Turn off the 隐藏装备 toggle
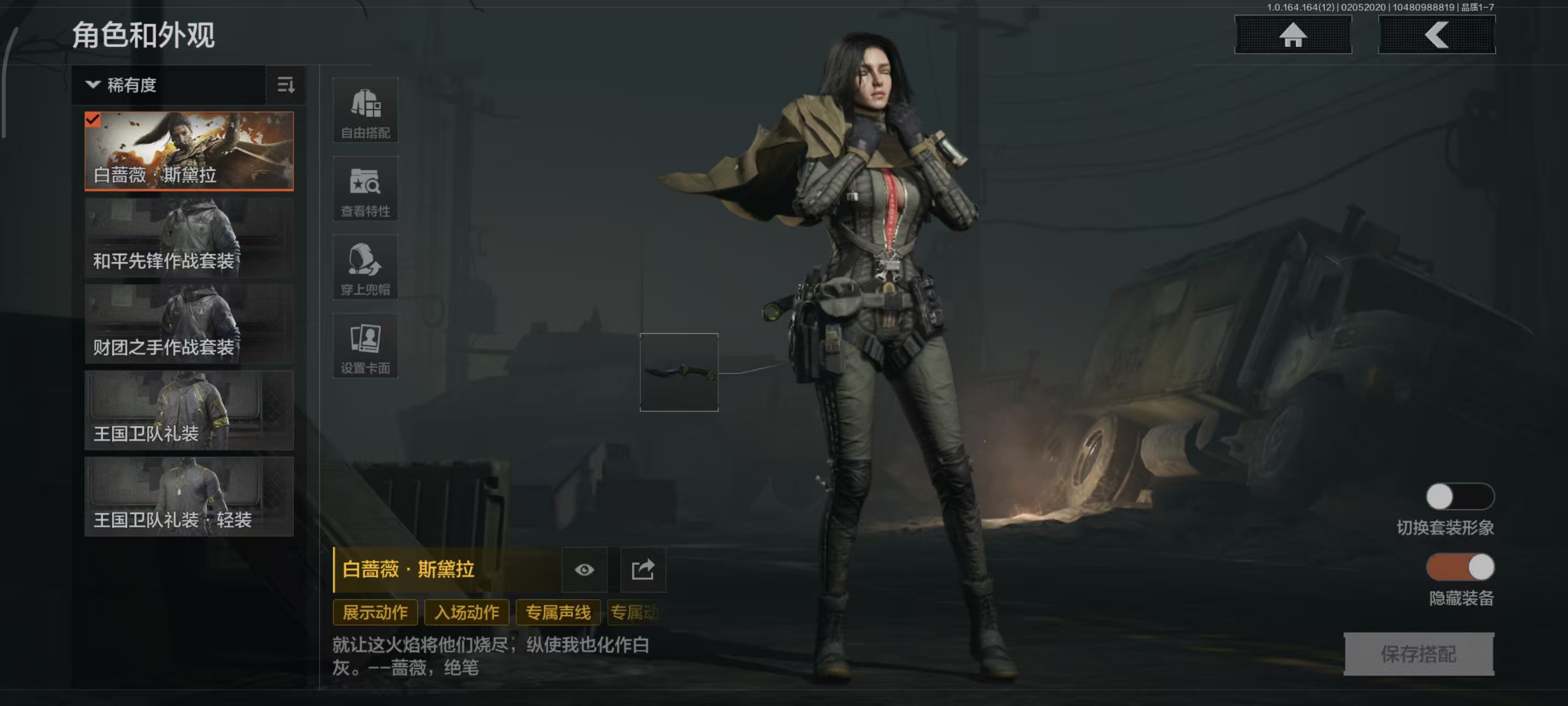The image size is (1568, 706). tap(1459, 567)
